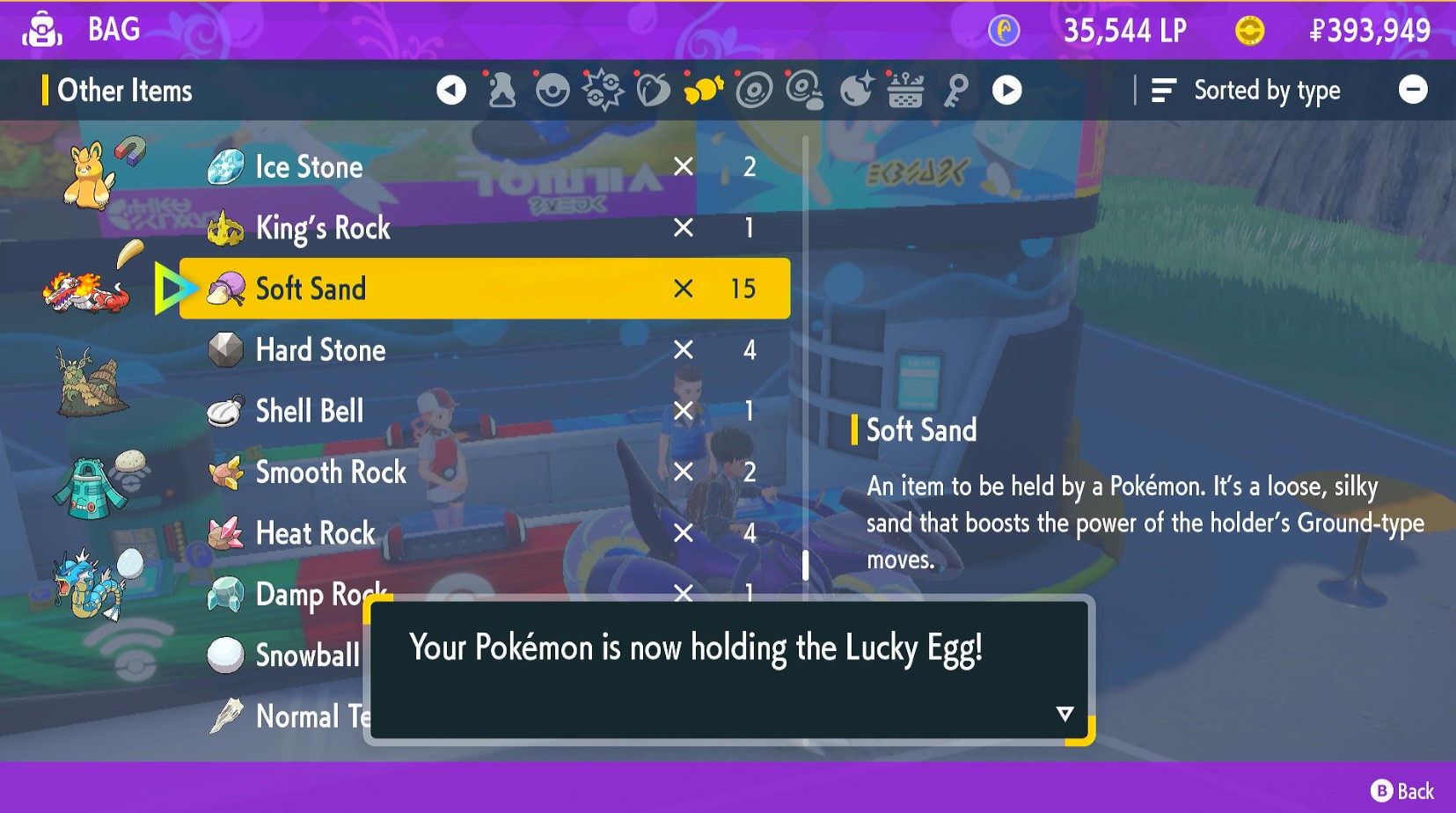The width and height of the screenshot is (1456, 813).
Task: Click the bag icon in top-left corner
Action: [42, 29]
